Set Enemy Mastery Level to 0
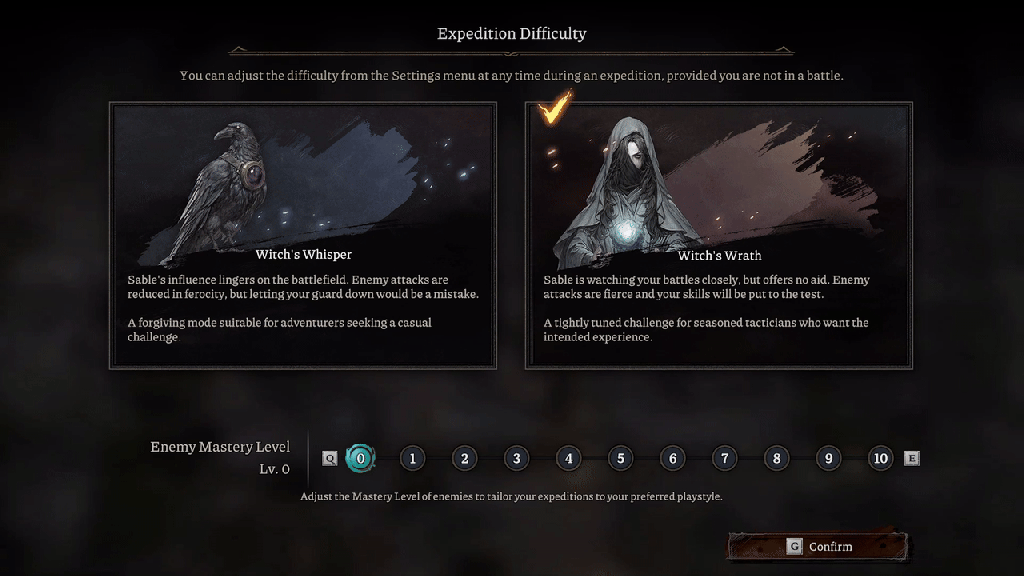Viewport: 1024px width, 576px height. [360, 459]
